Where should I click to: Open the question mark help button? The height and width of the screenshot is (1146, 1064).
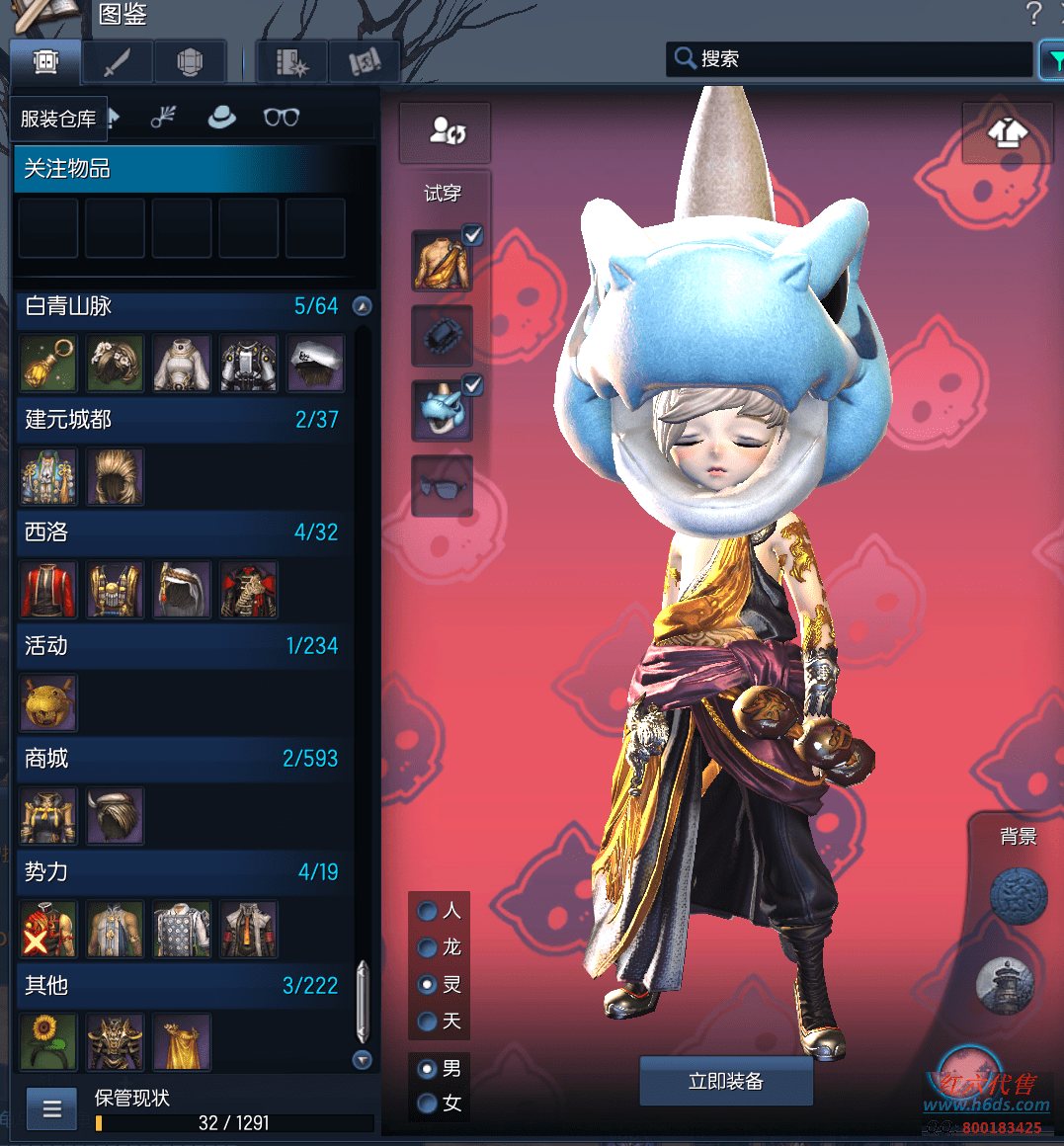click(x=1033, y=14)
